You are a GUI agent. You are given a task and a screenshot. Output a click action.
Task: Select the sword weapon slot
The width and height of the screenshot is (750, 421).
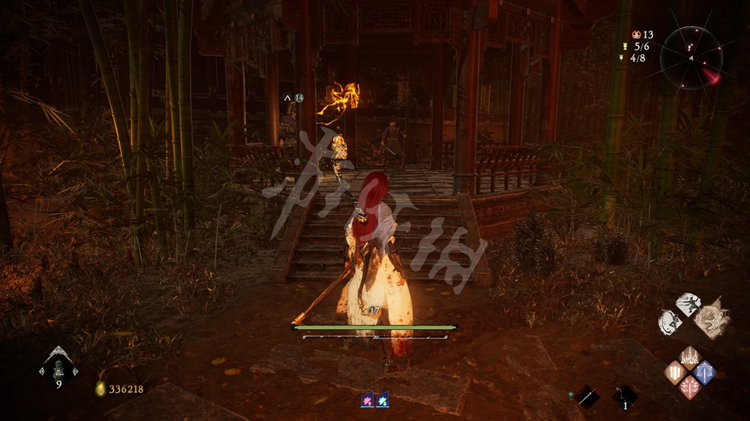point(587,397)
